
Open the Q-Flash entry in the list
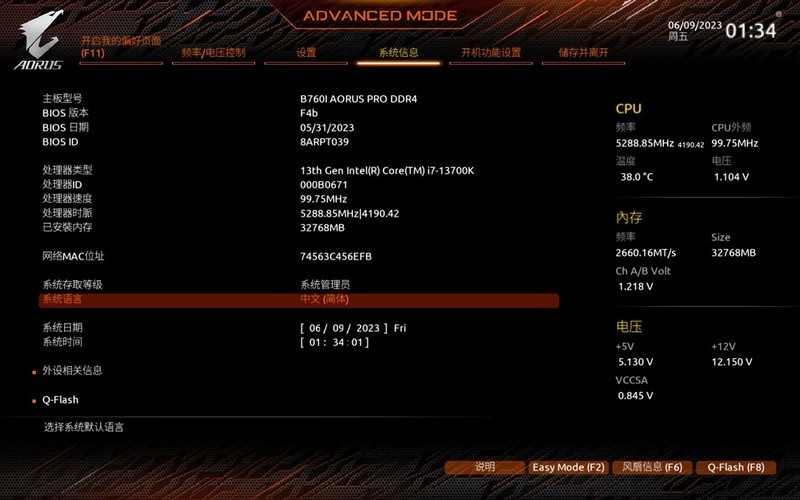[60, 400]
